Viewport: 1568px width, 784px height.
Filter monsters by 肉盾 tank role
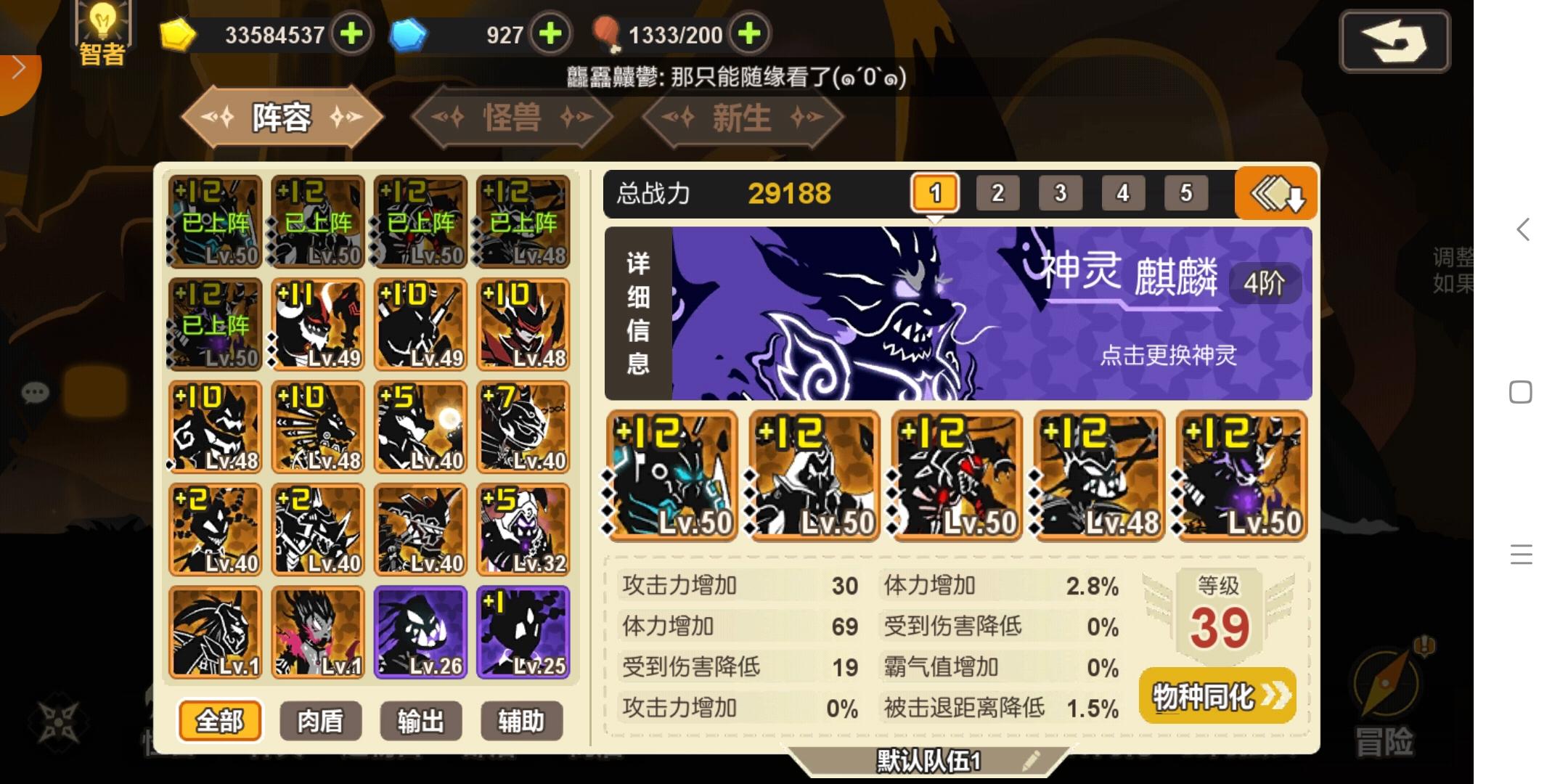[320, 721]
